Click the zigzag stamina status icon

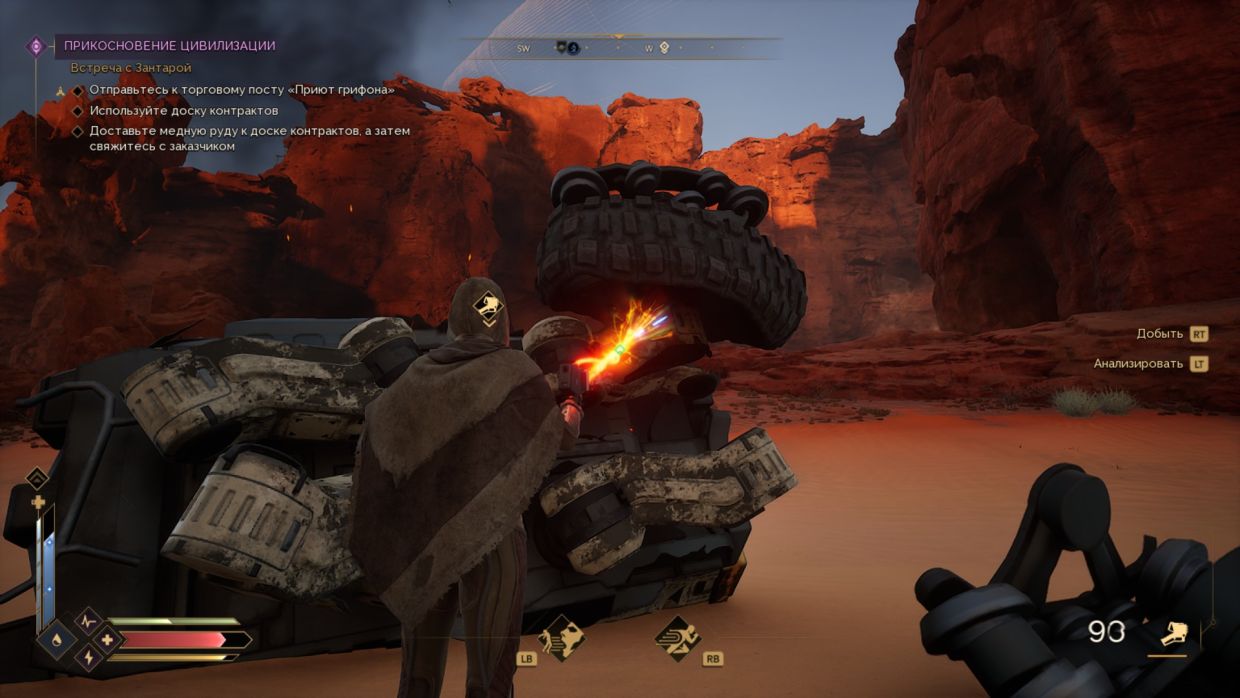(x=87, y=622)
